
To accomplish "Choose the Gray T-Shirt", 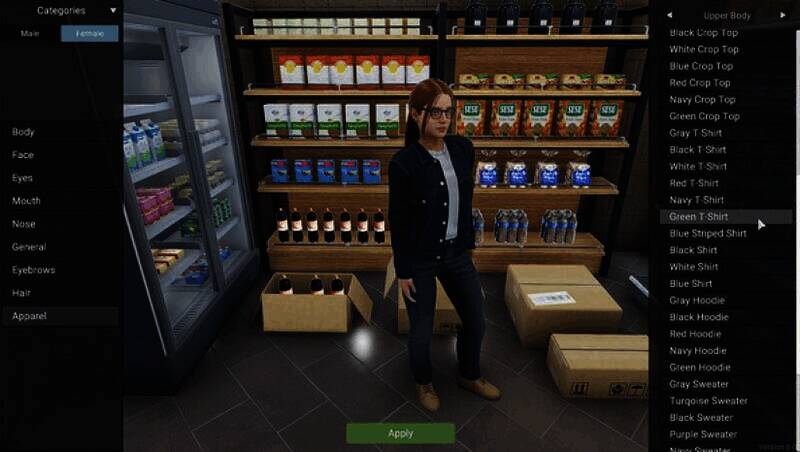I will pos(698,133).
